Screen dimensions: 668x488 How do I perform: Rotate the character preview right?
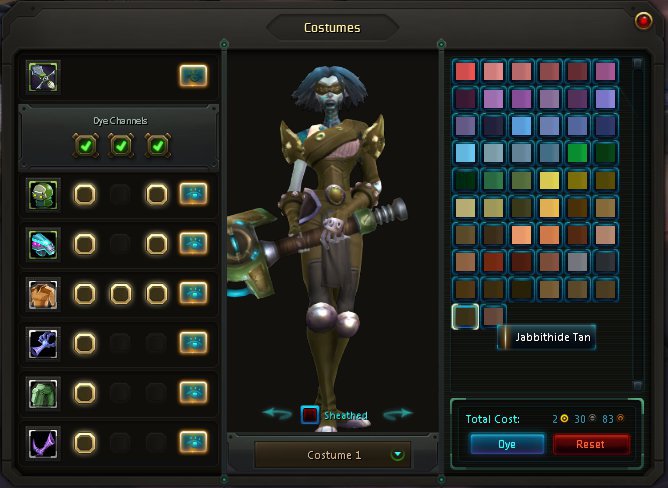[x=398, y=413]
